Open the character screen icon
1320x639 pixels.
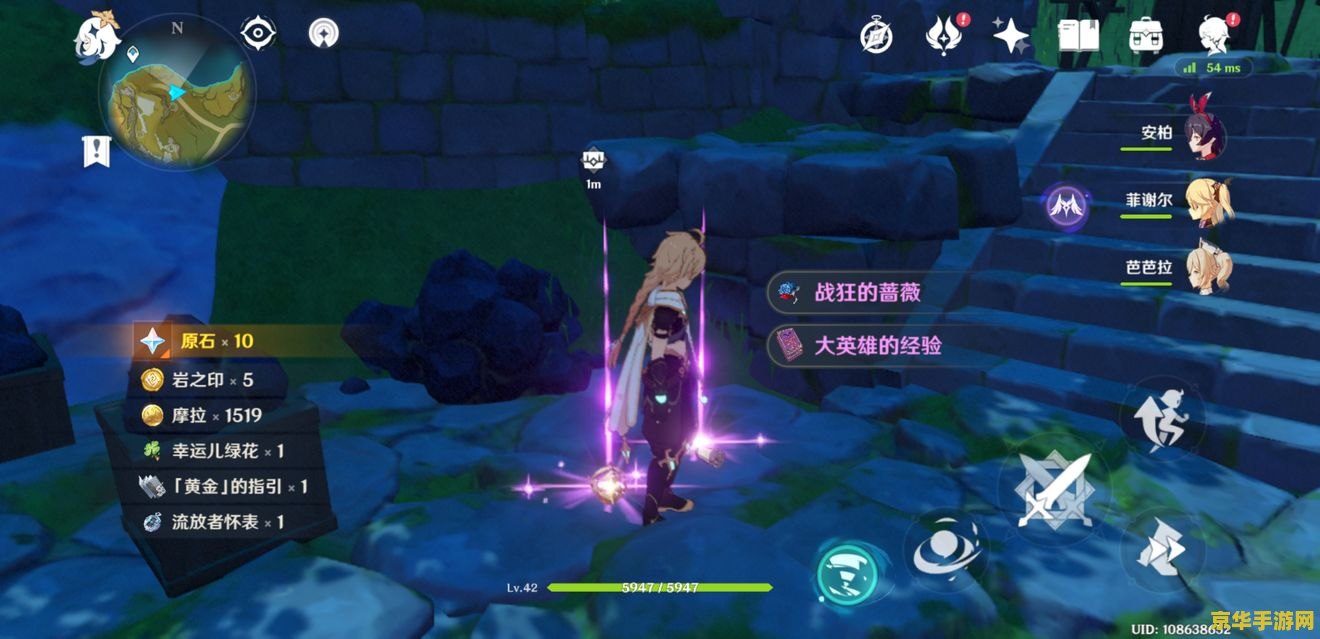tap(1214, 34)
